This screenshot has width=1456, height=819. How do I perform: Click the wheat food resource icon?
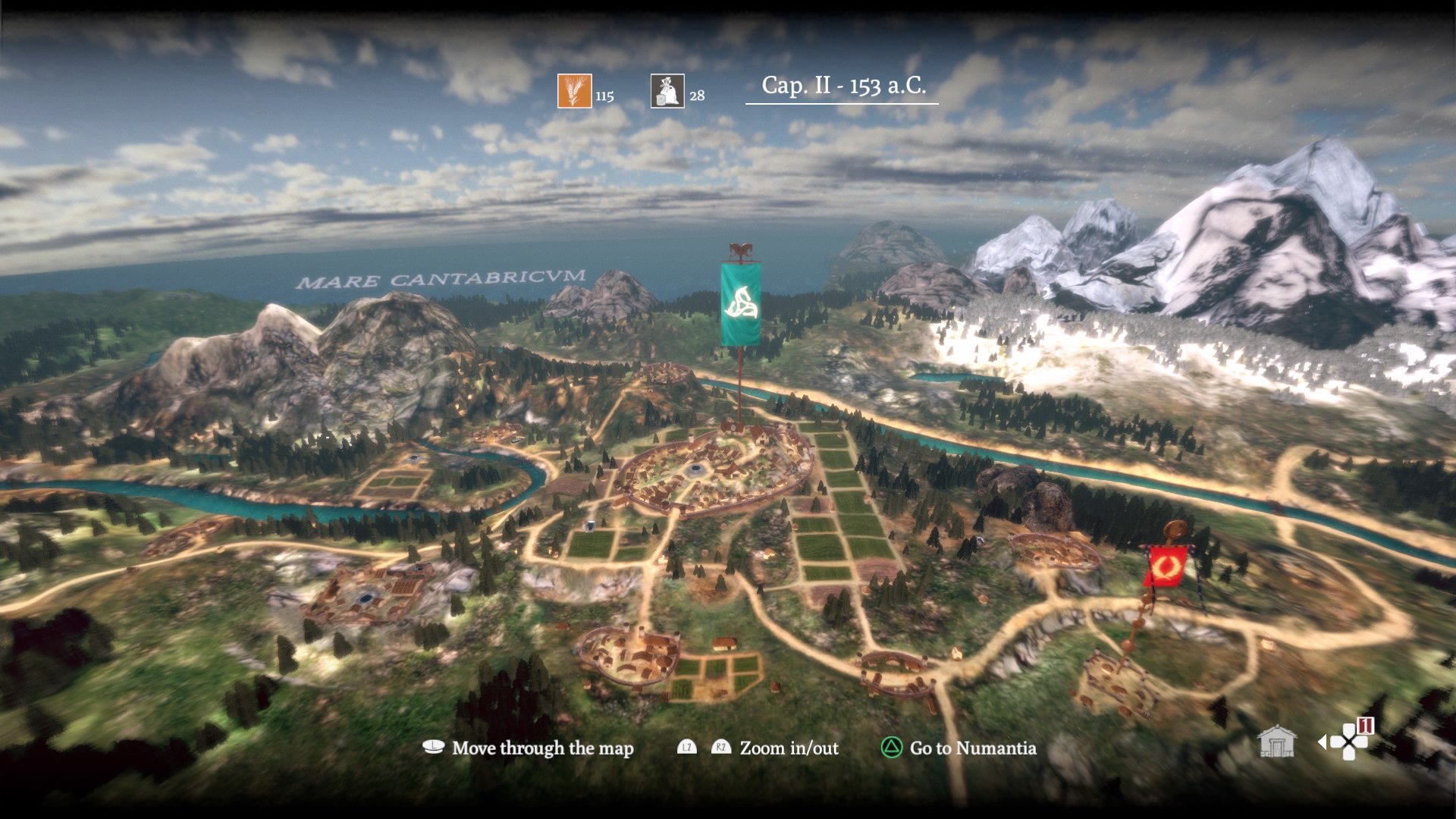tap(574, 91)
